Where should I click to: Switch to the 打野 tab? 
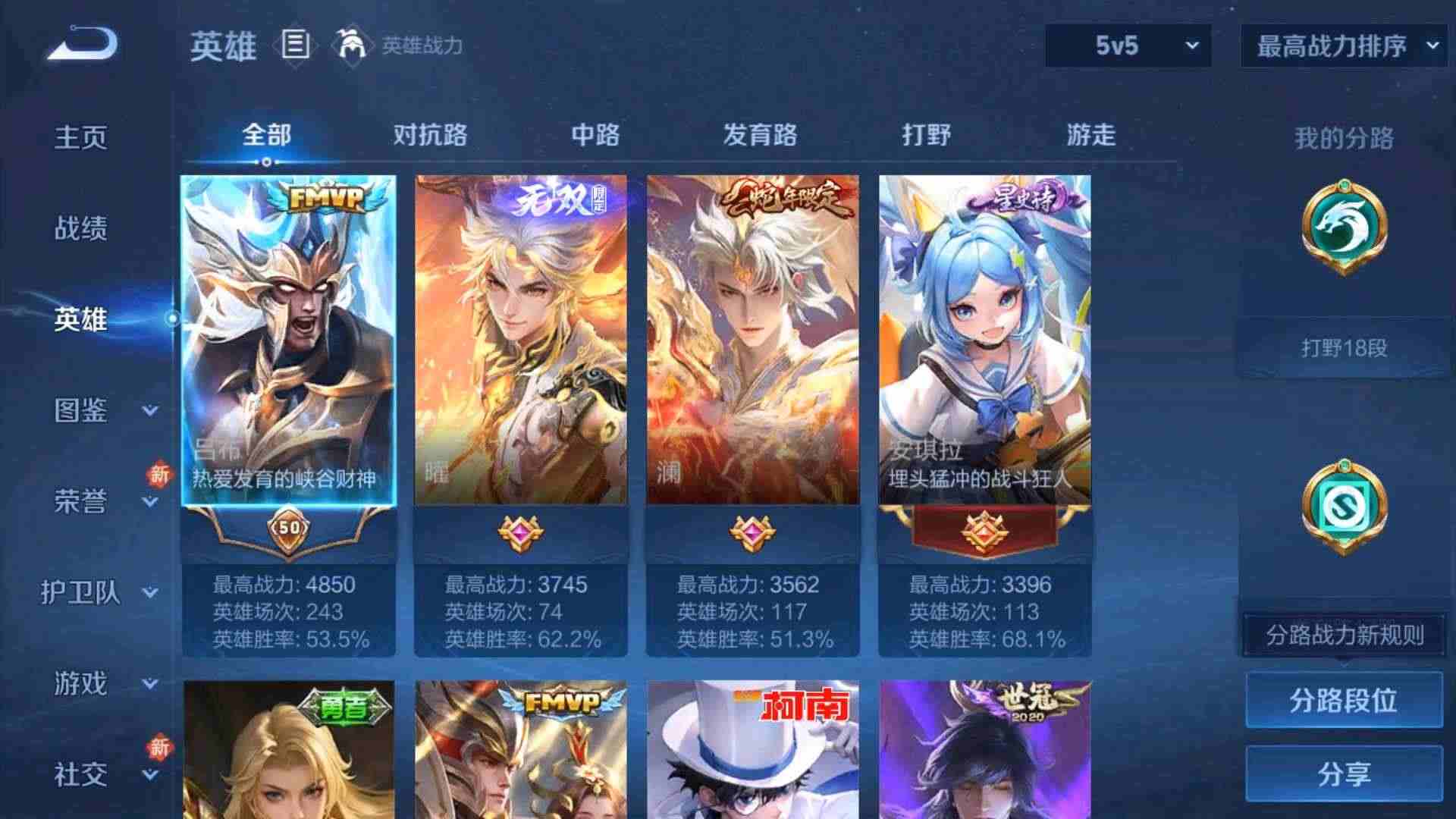(x=925, y=135)
